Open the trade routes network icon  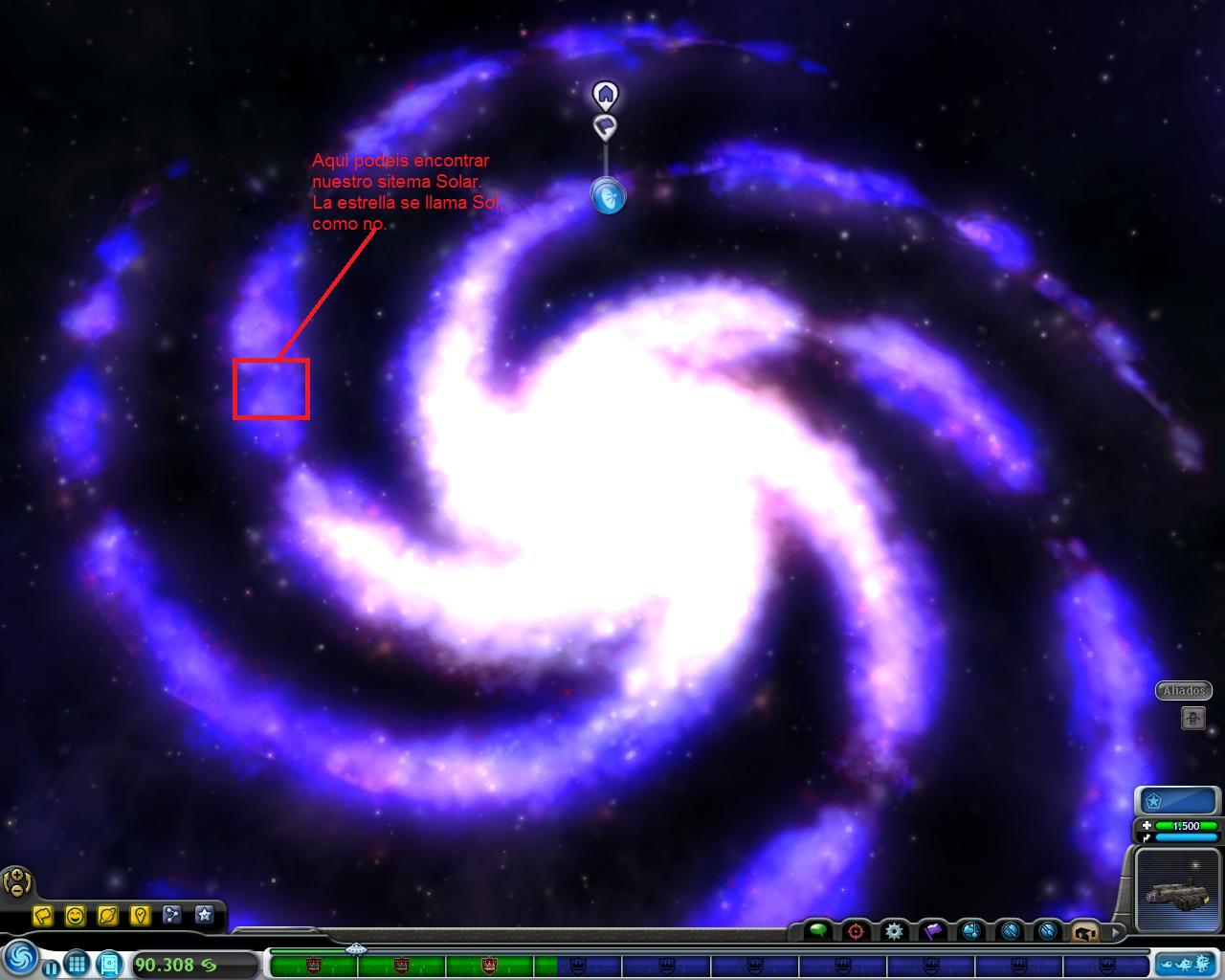[x=172, y=916]
